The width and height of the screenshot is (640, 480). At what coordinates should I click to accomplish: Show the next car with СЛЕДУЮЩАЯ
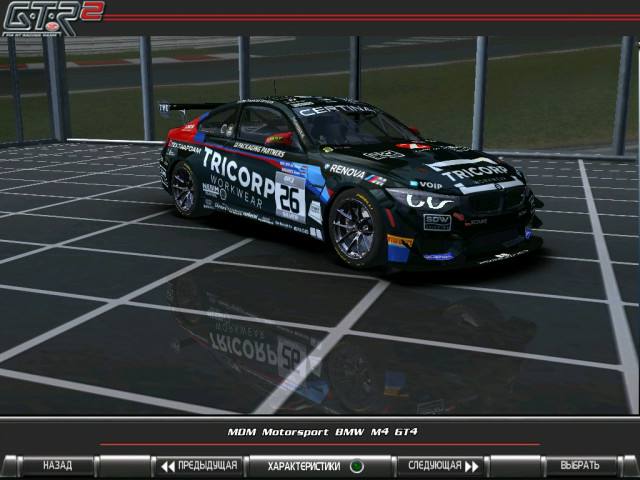(x=439, y=466)
